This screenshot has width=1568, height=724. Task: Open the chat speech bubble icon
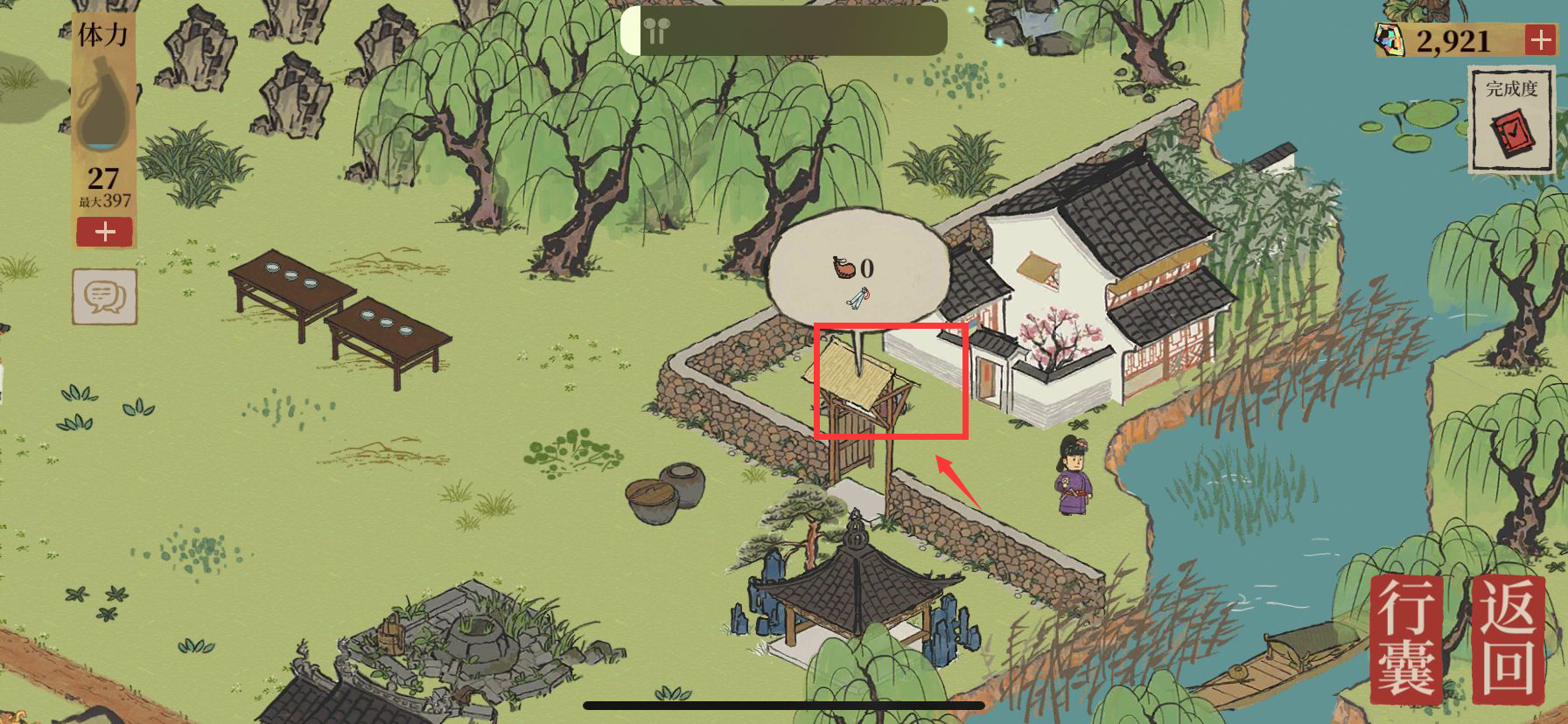pyautogui.click(x=104, y=296)
